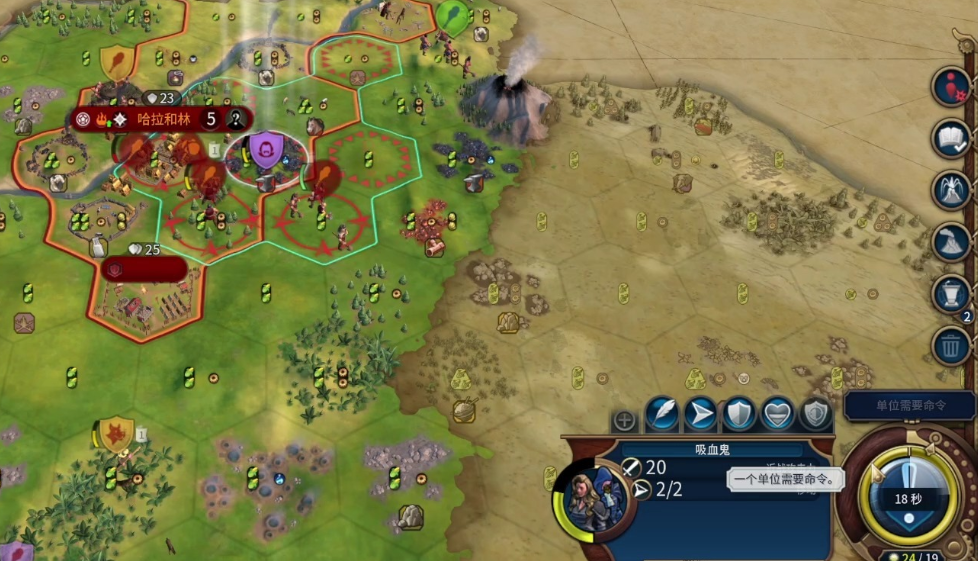Open the red unit combat notification
This screenshot has height=561, width=978.
(951, 87)
